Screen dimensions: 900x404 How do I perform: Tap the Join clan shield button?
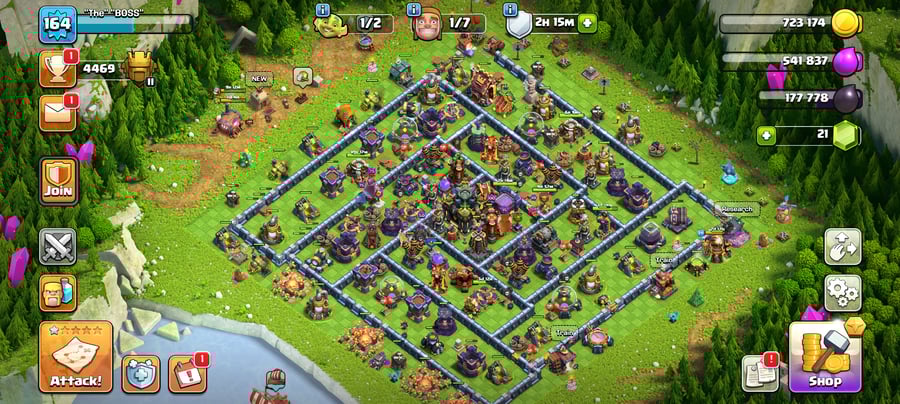click(x=58, y=179)
